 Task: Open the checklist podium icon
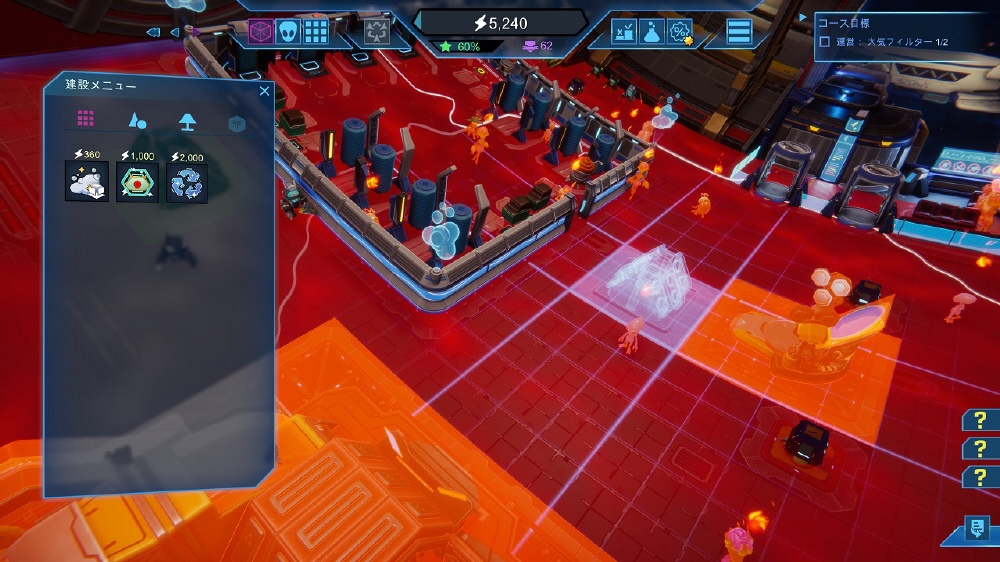pos(625,33)
